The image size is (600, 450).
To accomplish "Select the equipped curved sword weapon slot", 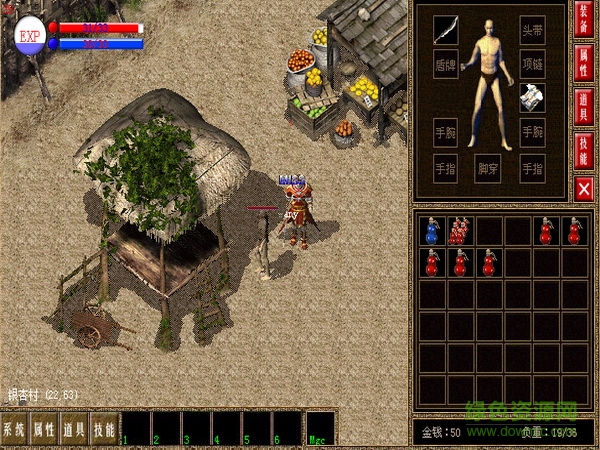I will coord(446,29).
